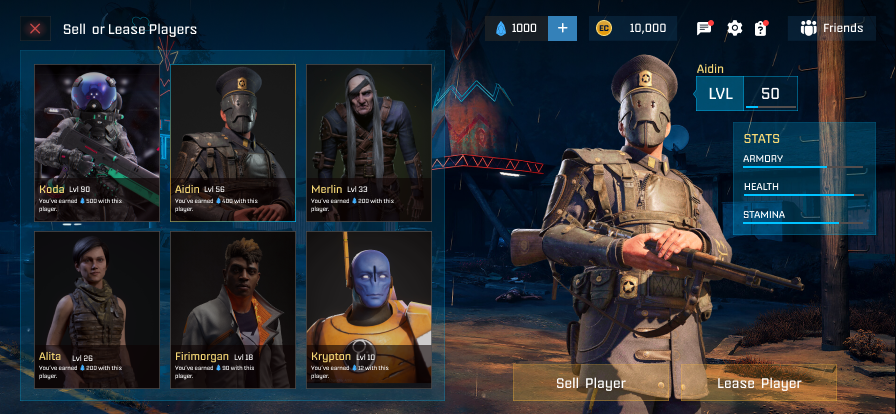Click the Sell Player button
This screenshot has height=414, width=896.
(591, 383)
